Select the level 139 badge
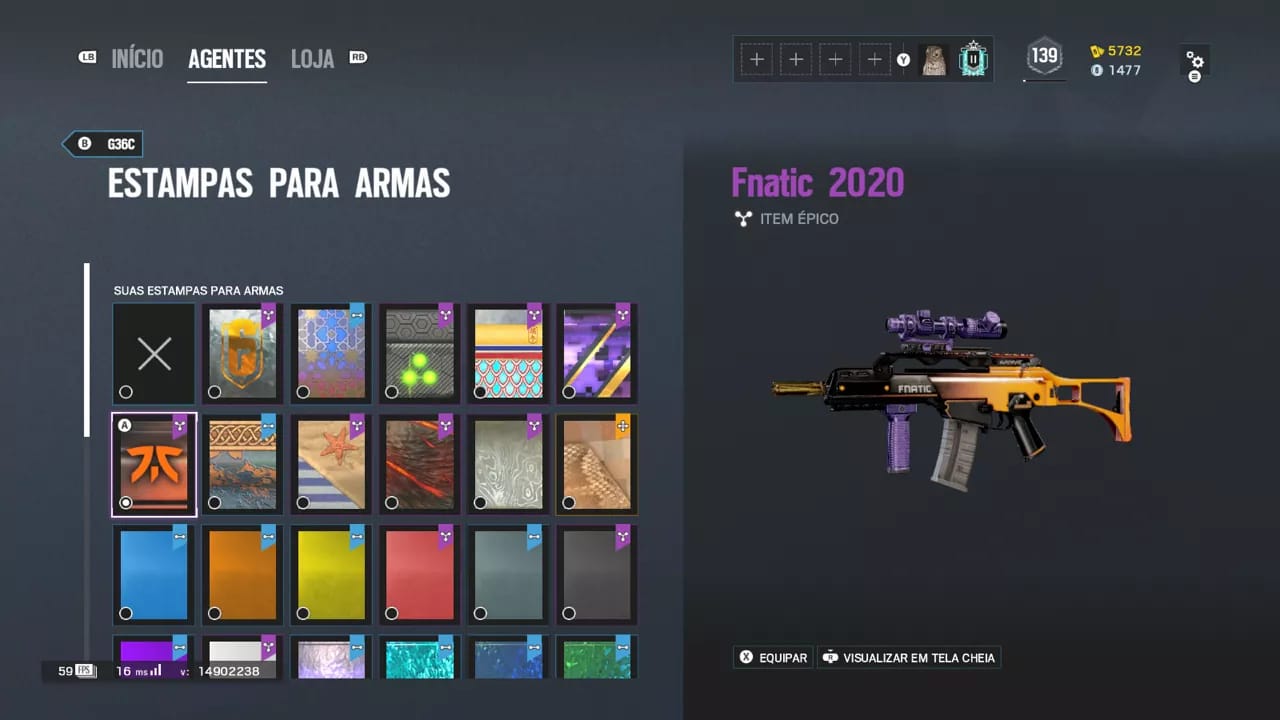Image resolution: width=1280 pixels, height=720 pixels. 1044,57
